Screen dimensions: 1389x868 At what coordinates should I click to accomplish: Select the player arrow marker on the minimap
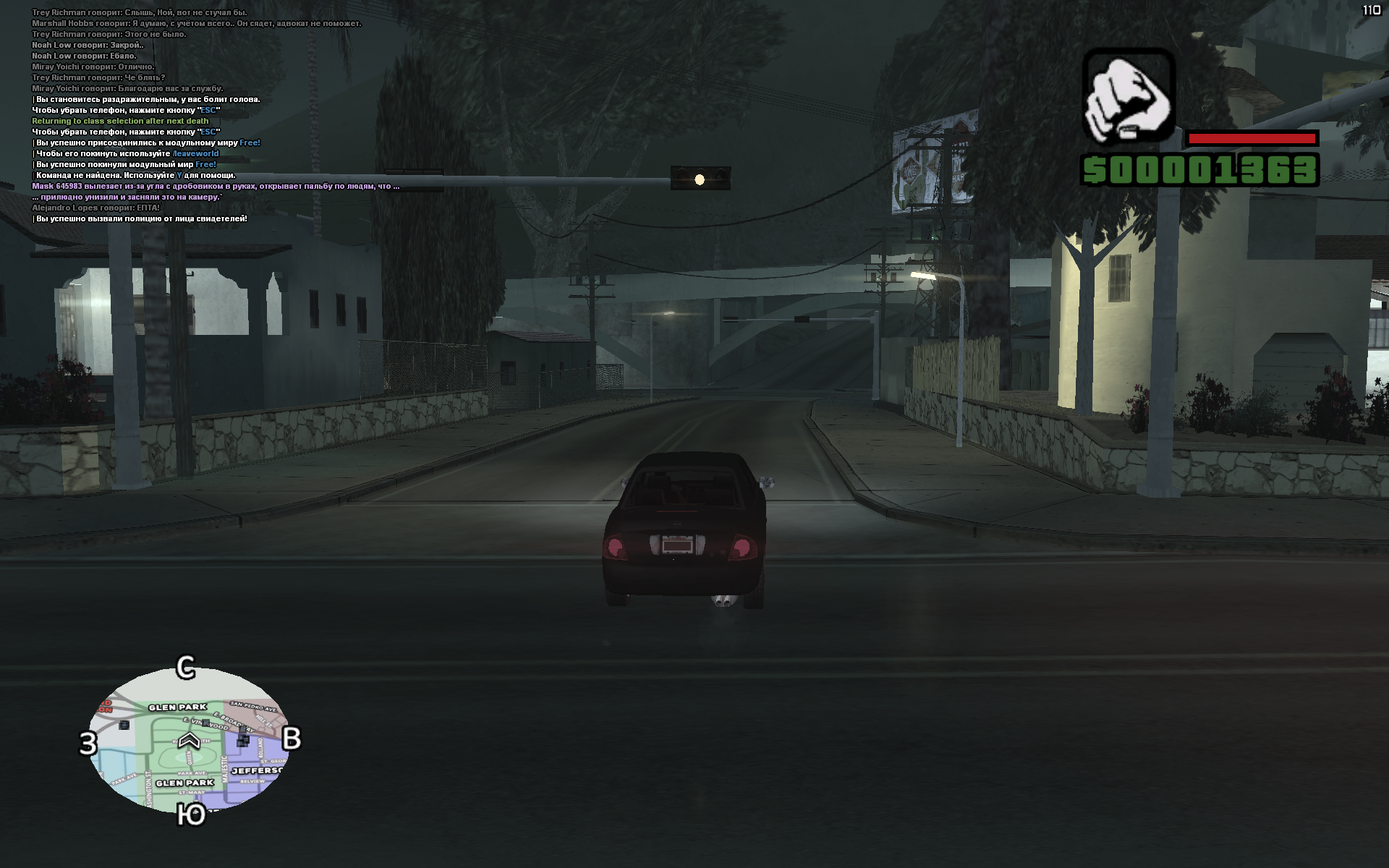[189, 740]
